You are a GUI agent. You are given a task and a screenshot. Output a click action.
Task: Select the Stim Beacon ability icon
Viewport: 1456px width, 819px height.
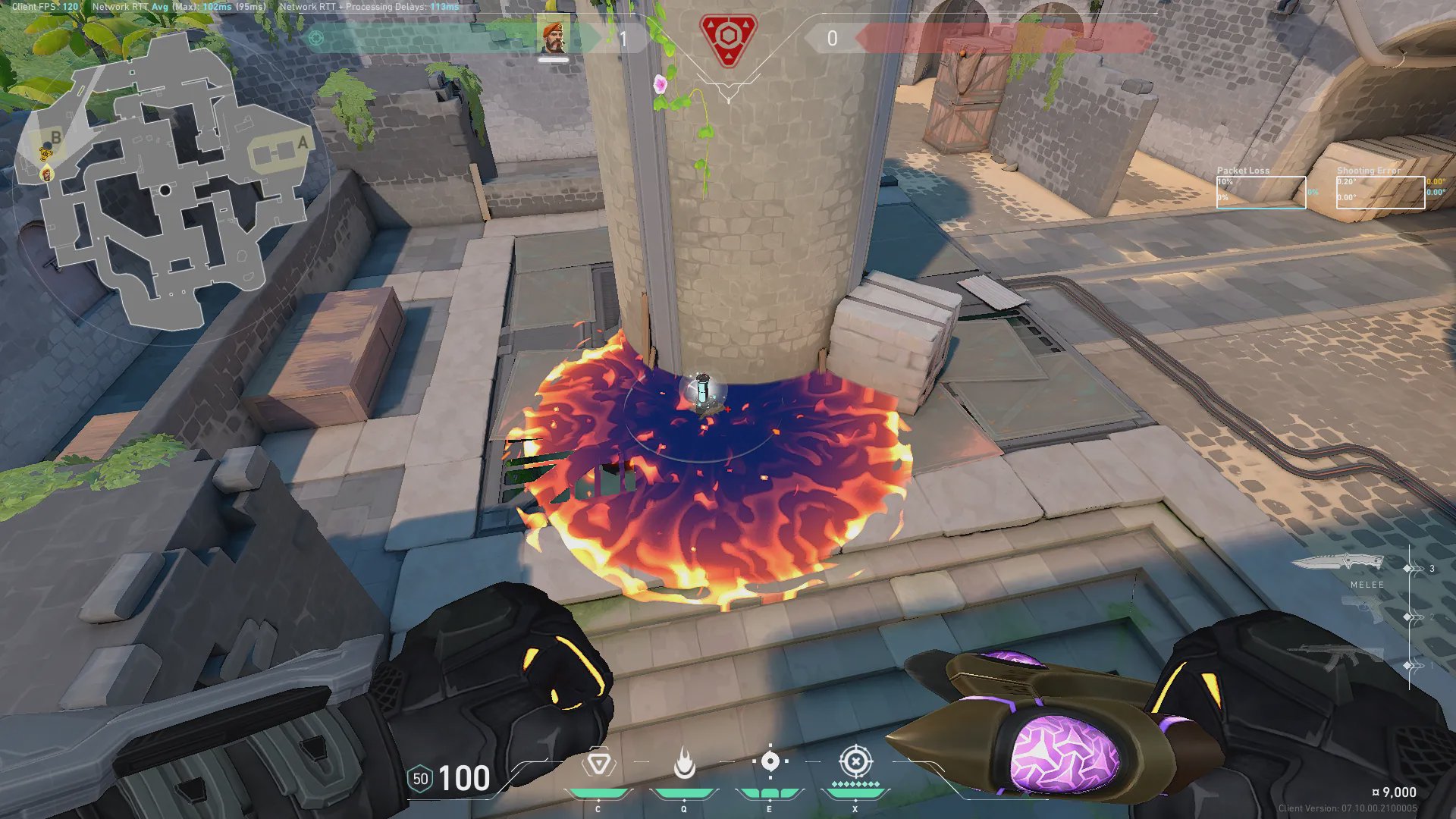[598, 764]
